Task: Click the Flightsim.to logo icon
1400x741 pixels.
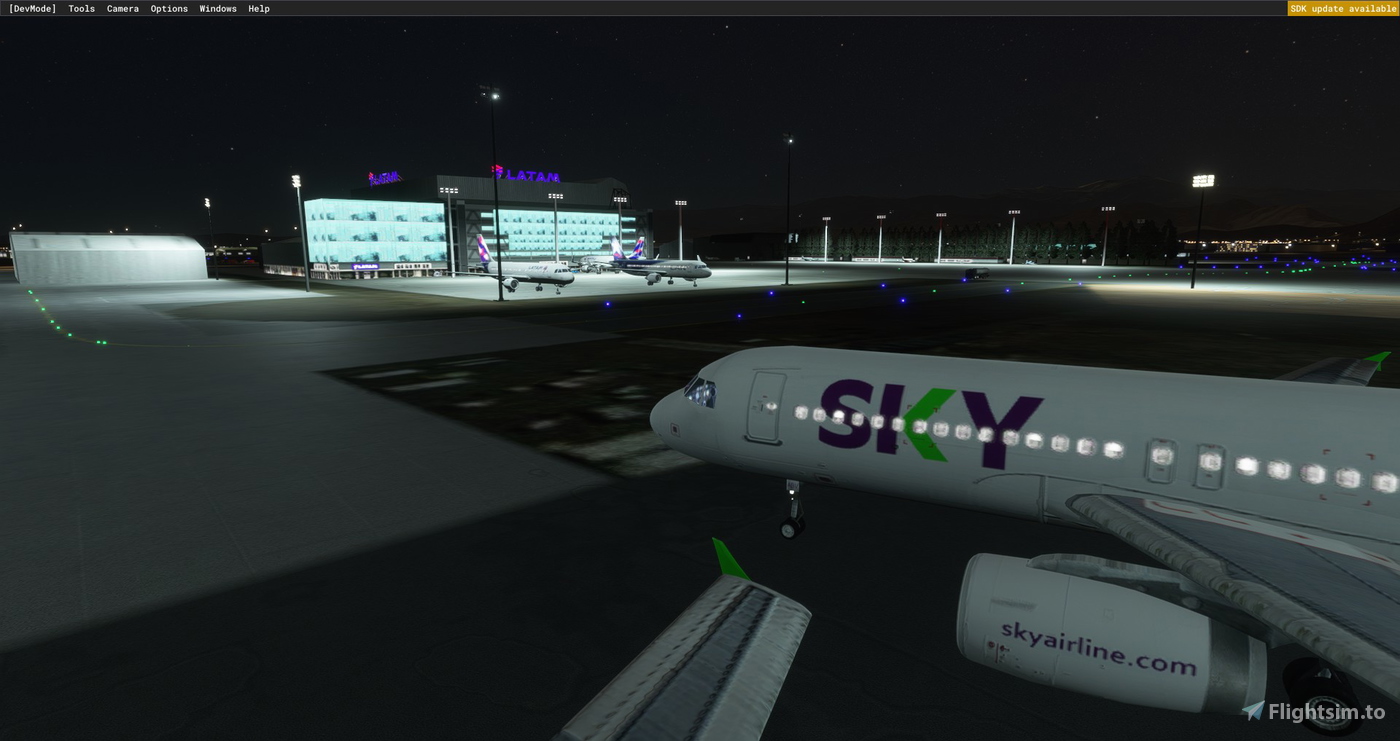Action: 1254,712
